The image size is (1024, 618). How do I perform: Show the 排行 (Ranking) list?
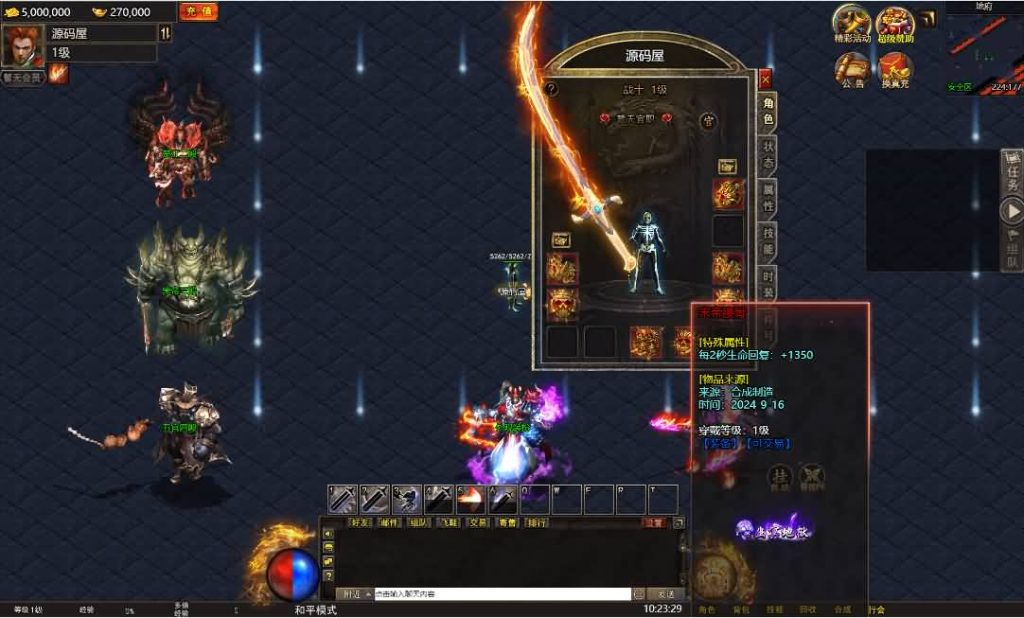coord(537,522)
